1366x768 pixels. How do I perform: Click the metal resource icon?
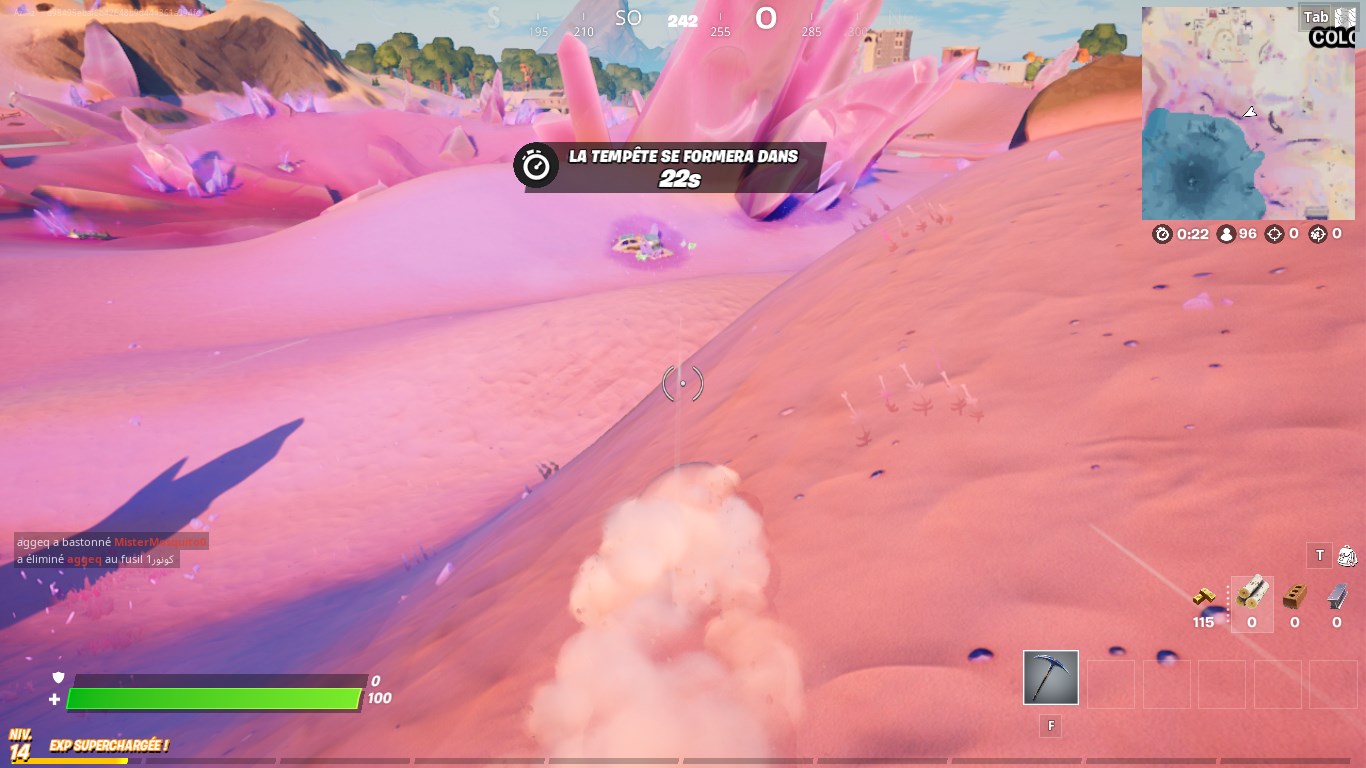click(1336, 596)
